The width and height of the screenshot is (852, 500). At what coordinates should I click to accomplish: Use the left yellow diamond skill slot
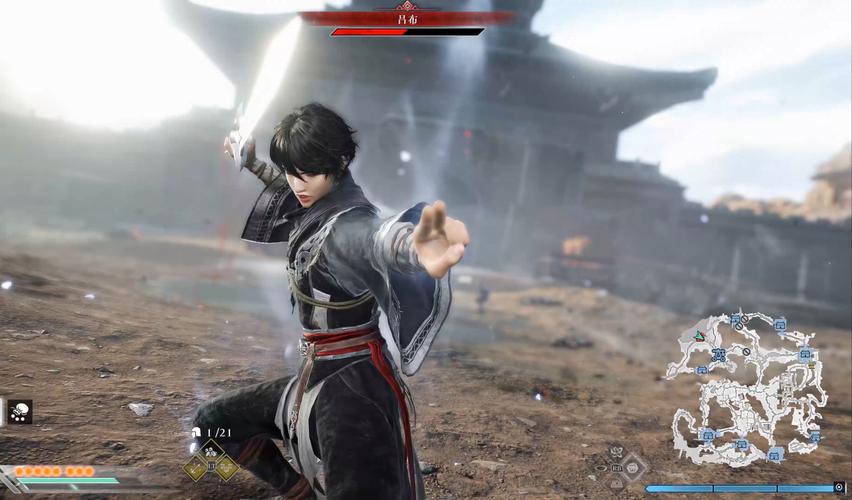(x=195, y=465)
